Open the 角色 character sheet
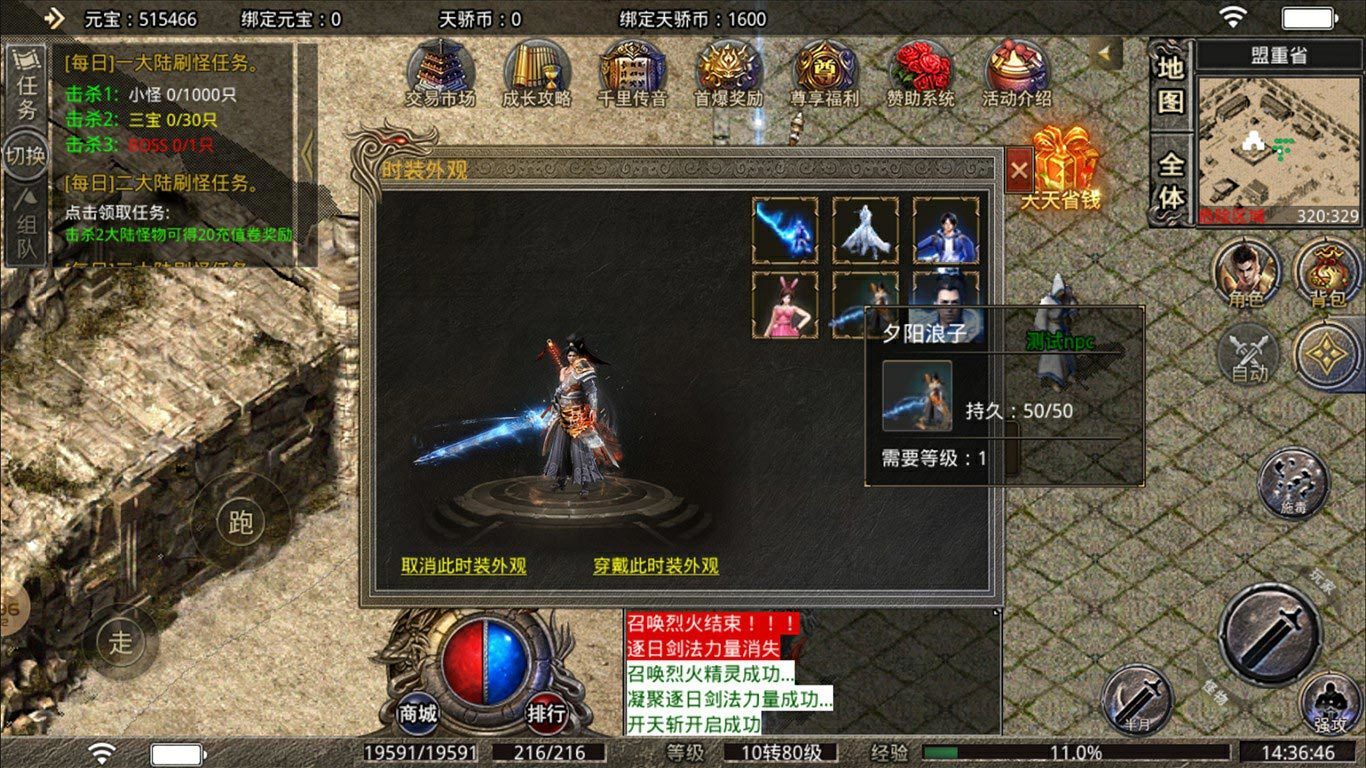 (1246, 273)
